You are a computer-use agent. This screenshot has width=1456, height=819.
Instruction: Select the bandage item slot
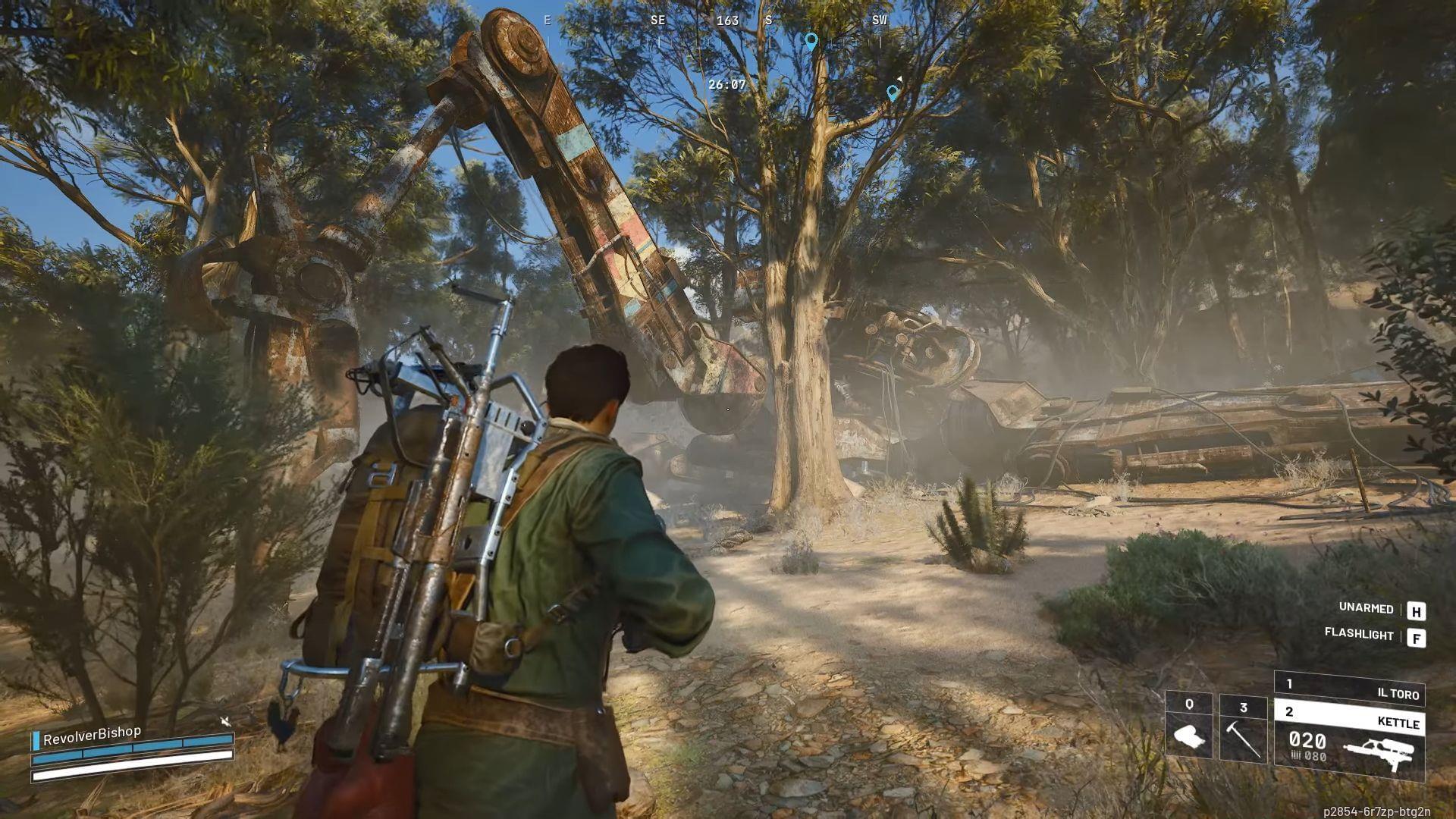coord(1188,726)
